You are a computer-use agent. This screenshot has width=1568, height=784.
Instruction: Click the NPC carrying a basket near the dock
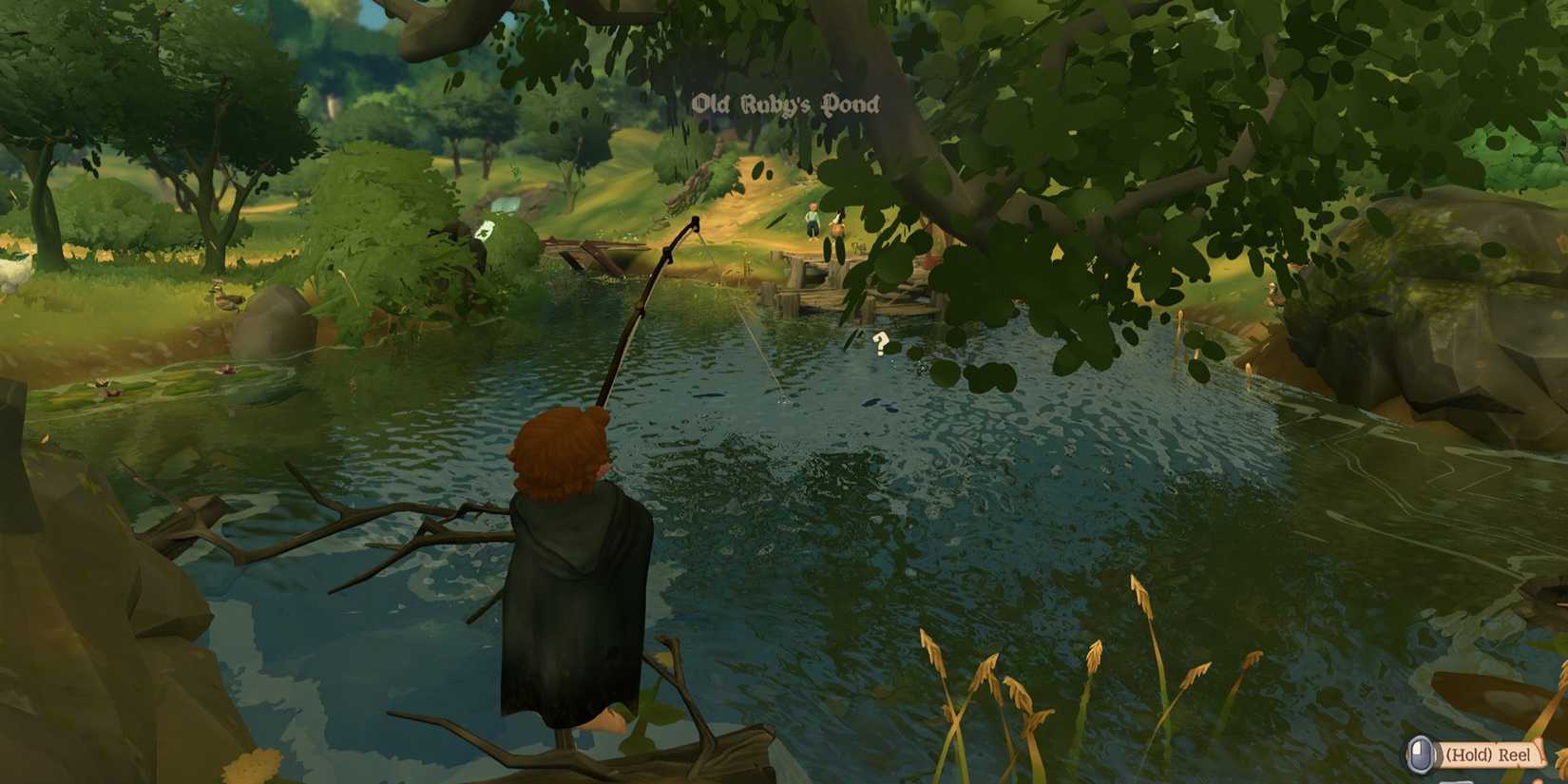[x=840, y=228]
